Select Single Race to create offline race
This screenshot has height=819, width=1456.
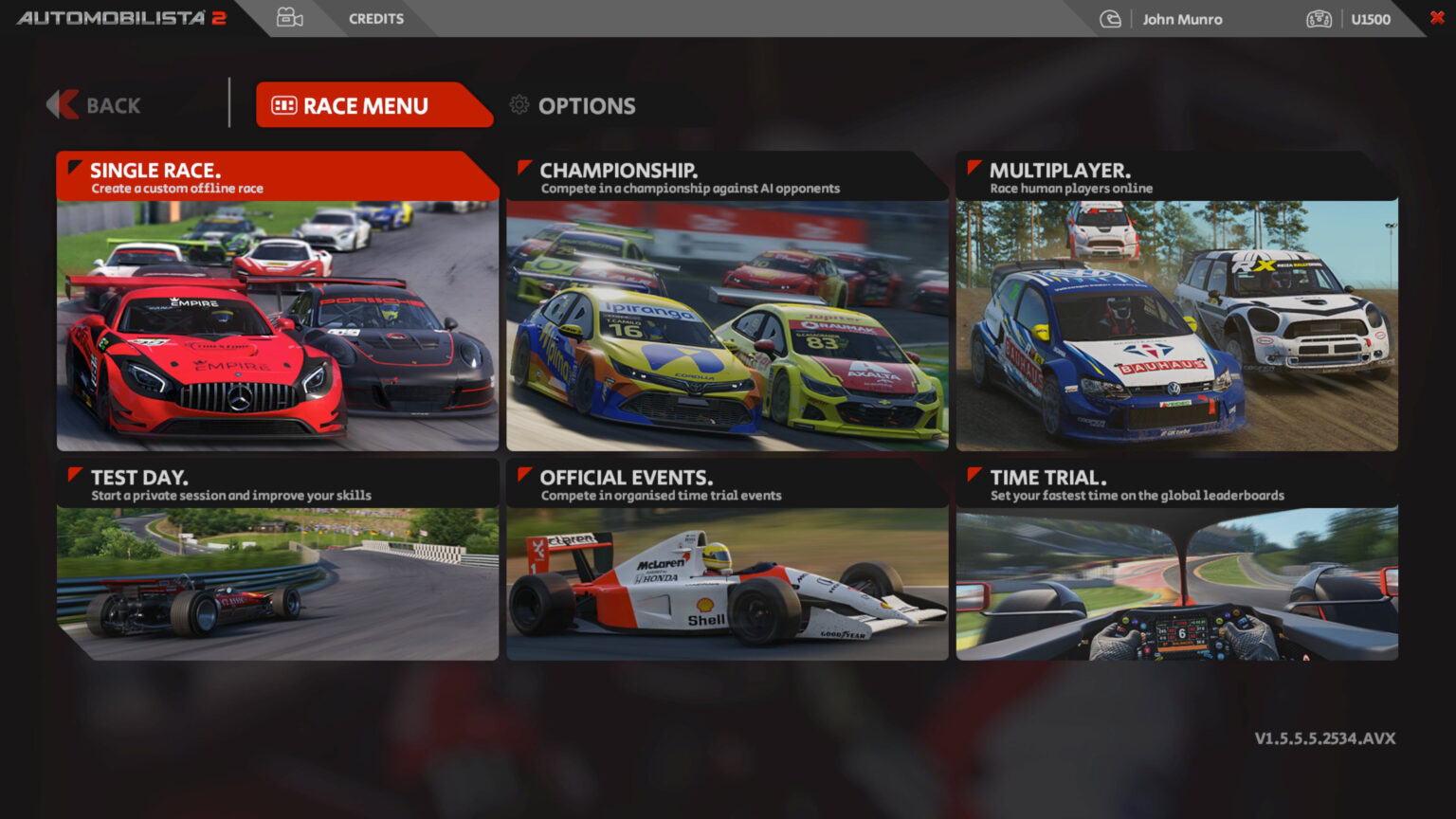click(x=277, y=303)
